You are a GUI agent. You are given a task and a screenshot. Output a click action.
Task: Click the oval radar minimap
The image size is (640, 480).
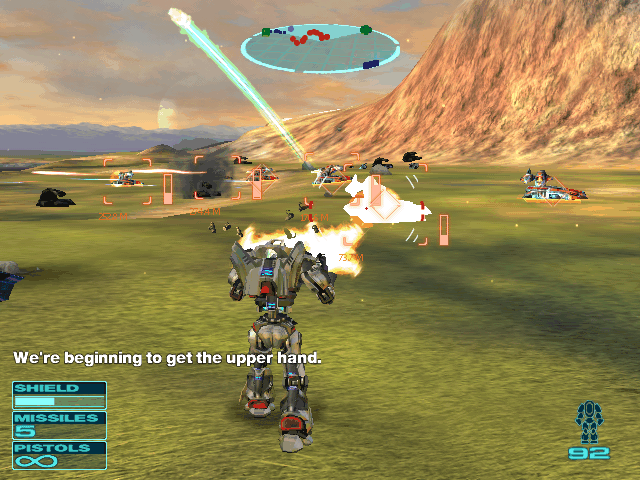[x=320, y=48]
